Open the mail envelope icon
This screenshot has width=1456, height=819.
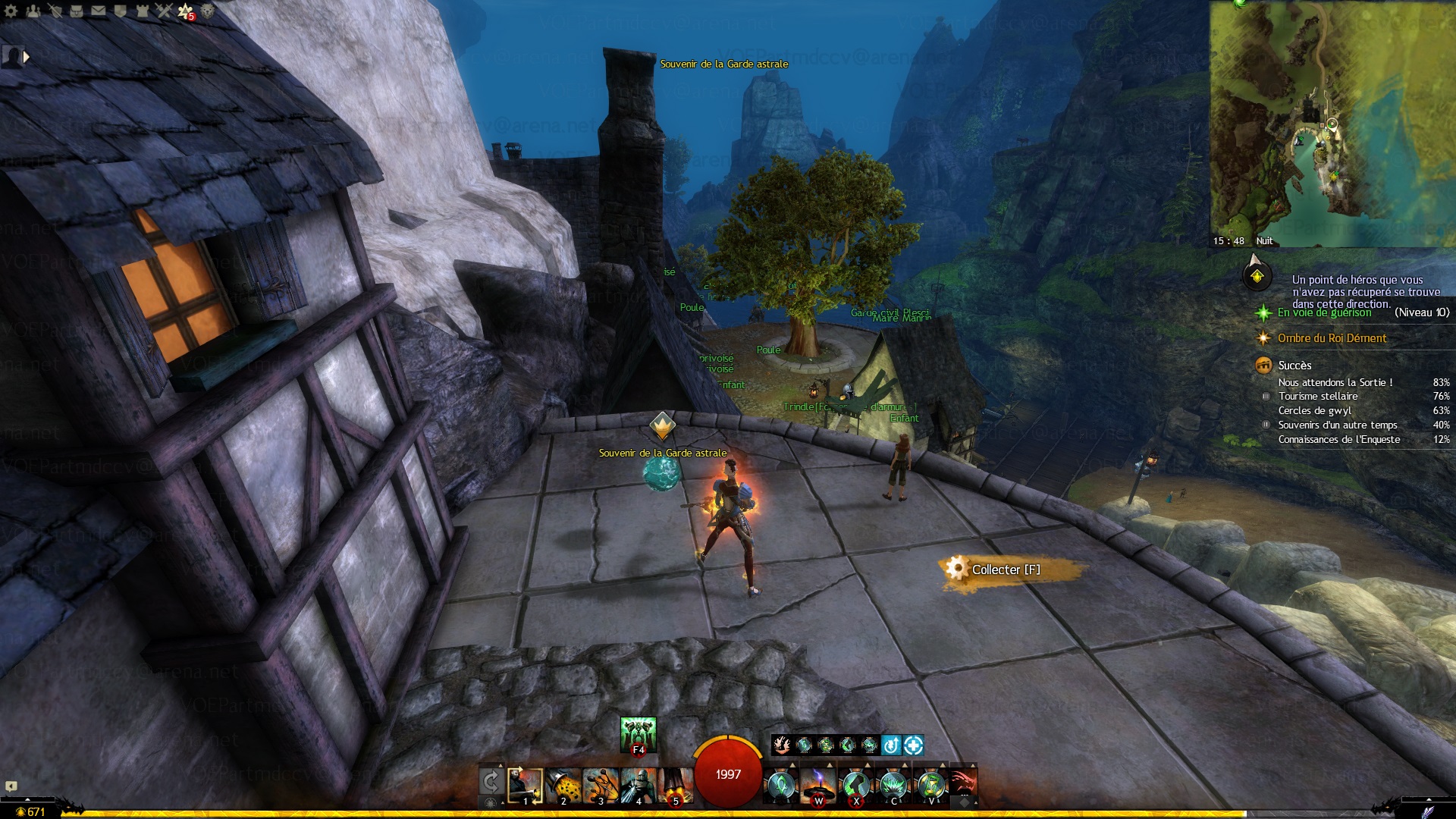99,11
